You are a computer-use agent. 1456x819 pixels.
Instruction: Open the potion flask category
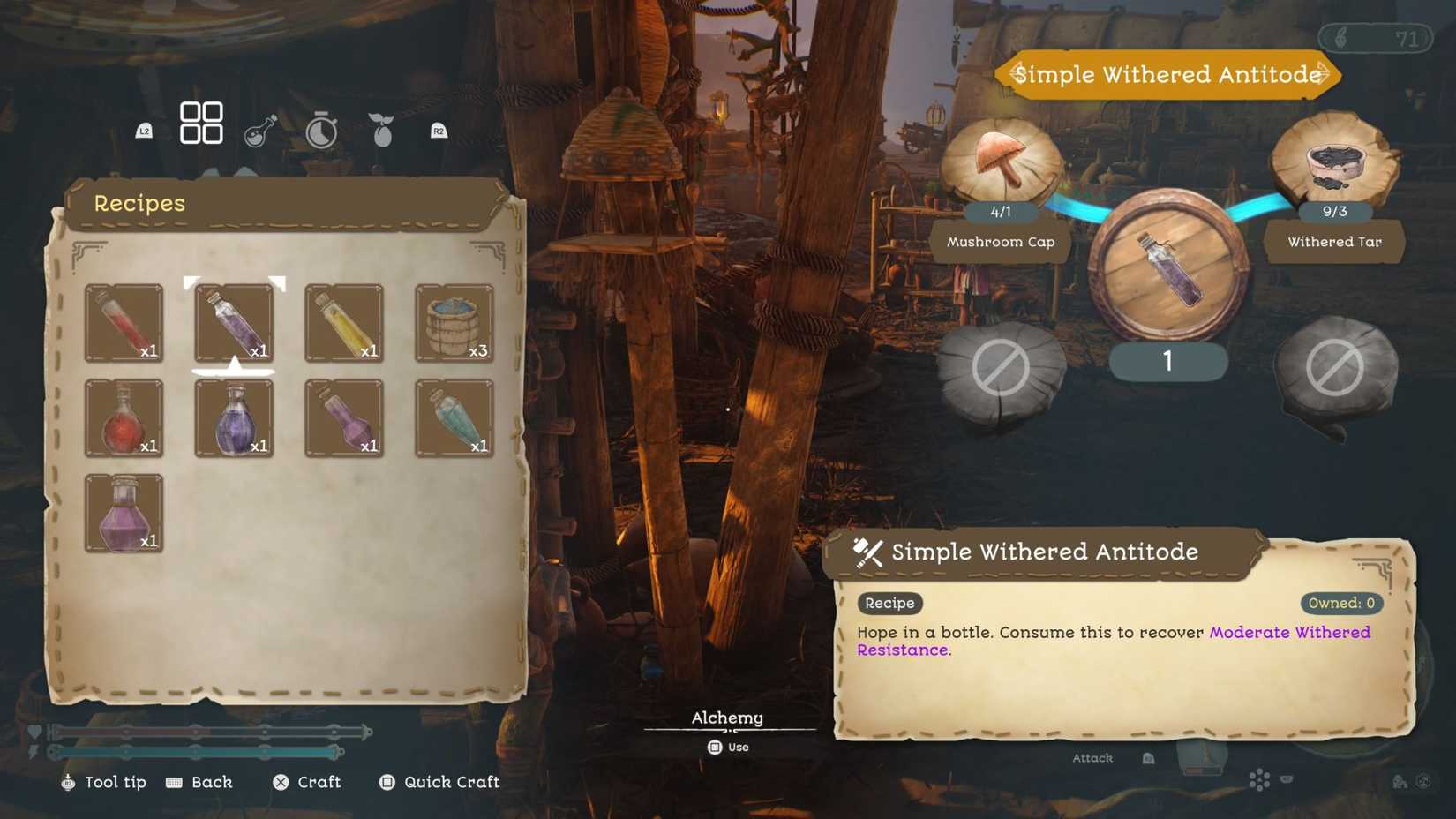[260, 131]
